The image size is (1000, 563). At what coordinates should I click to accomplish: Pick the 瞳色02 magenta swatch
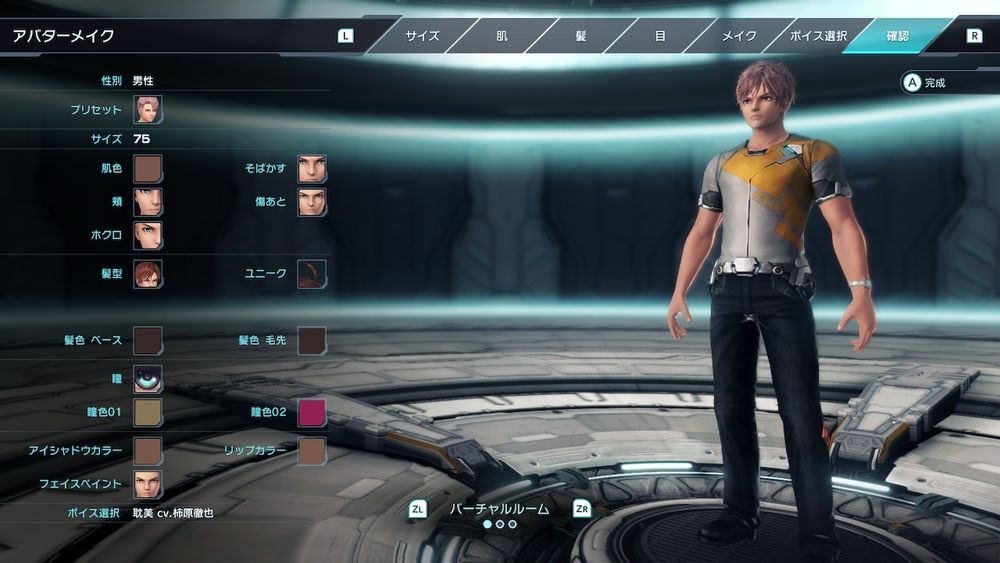click(312, 412)
